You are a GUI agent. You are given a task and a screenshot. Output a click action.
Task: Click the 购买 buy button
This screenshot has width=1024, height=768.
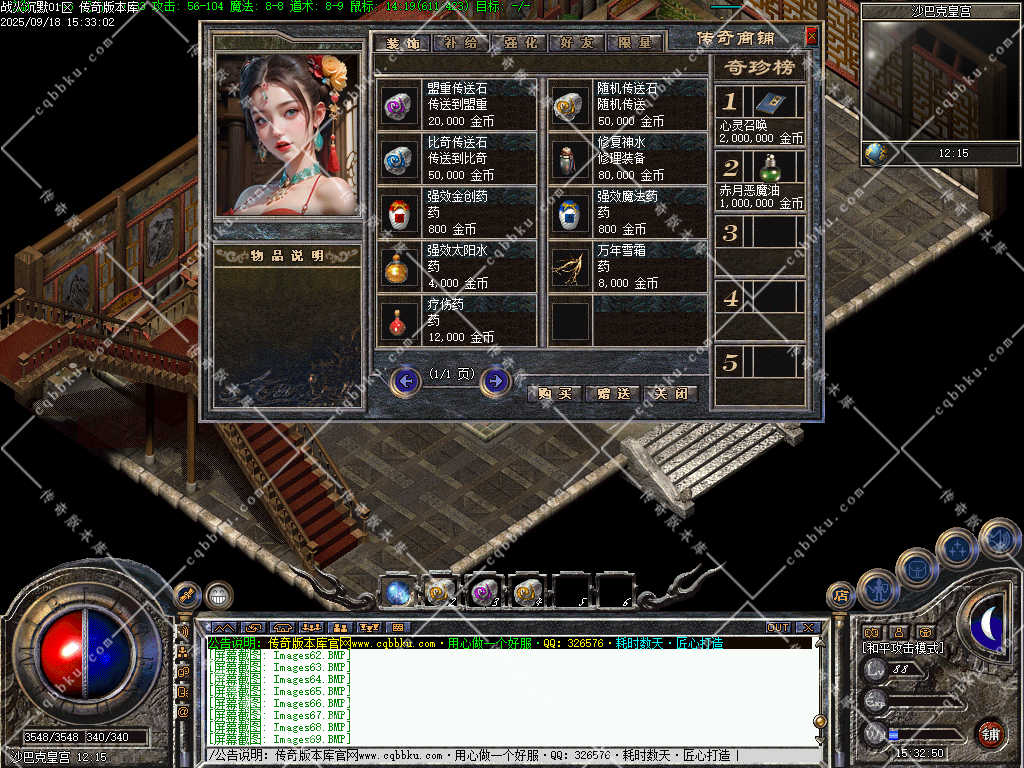555,393
